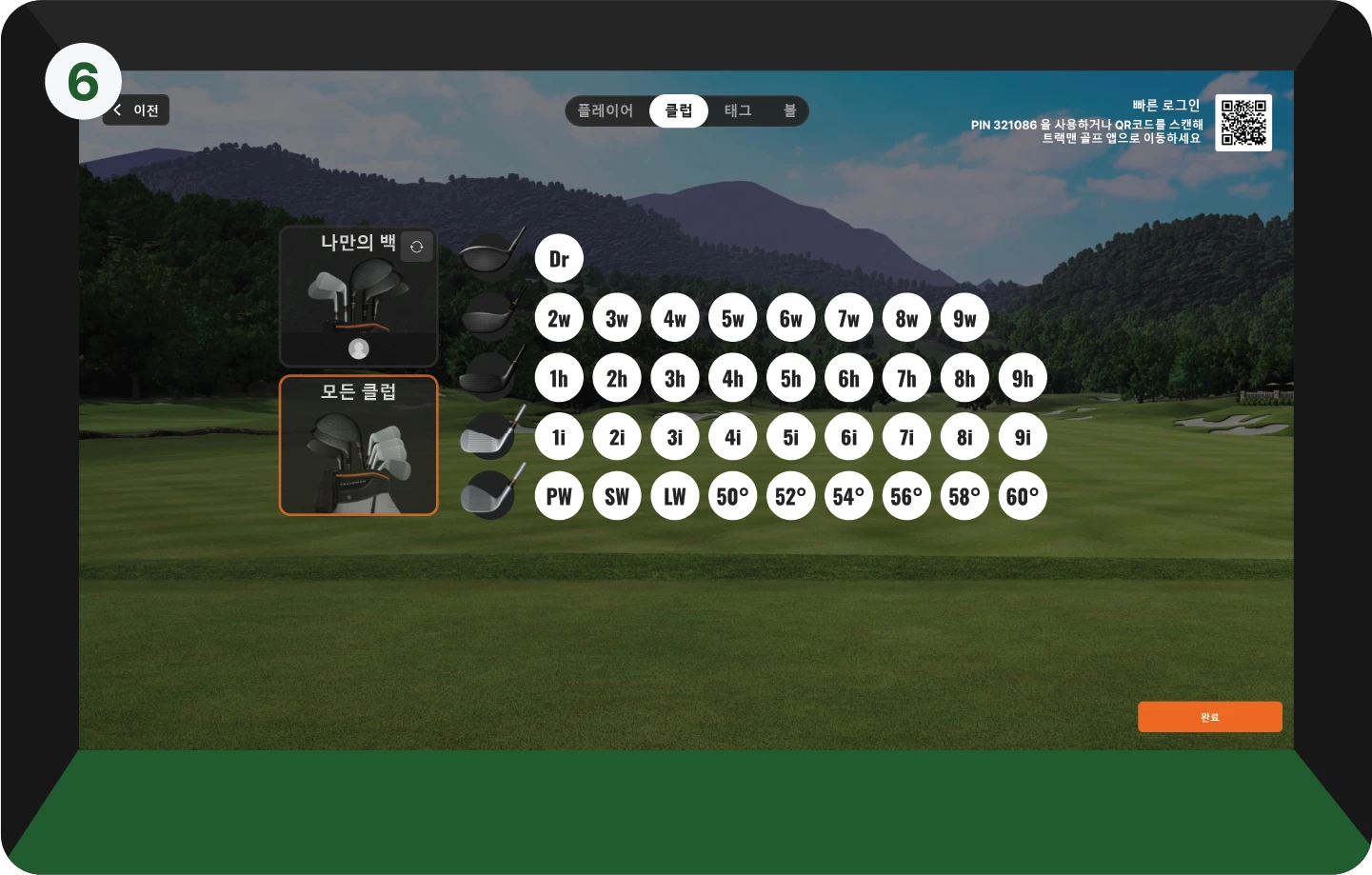
Task: Select the 4h hybrid club
Action: [733, 378]
